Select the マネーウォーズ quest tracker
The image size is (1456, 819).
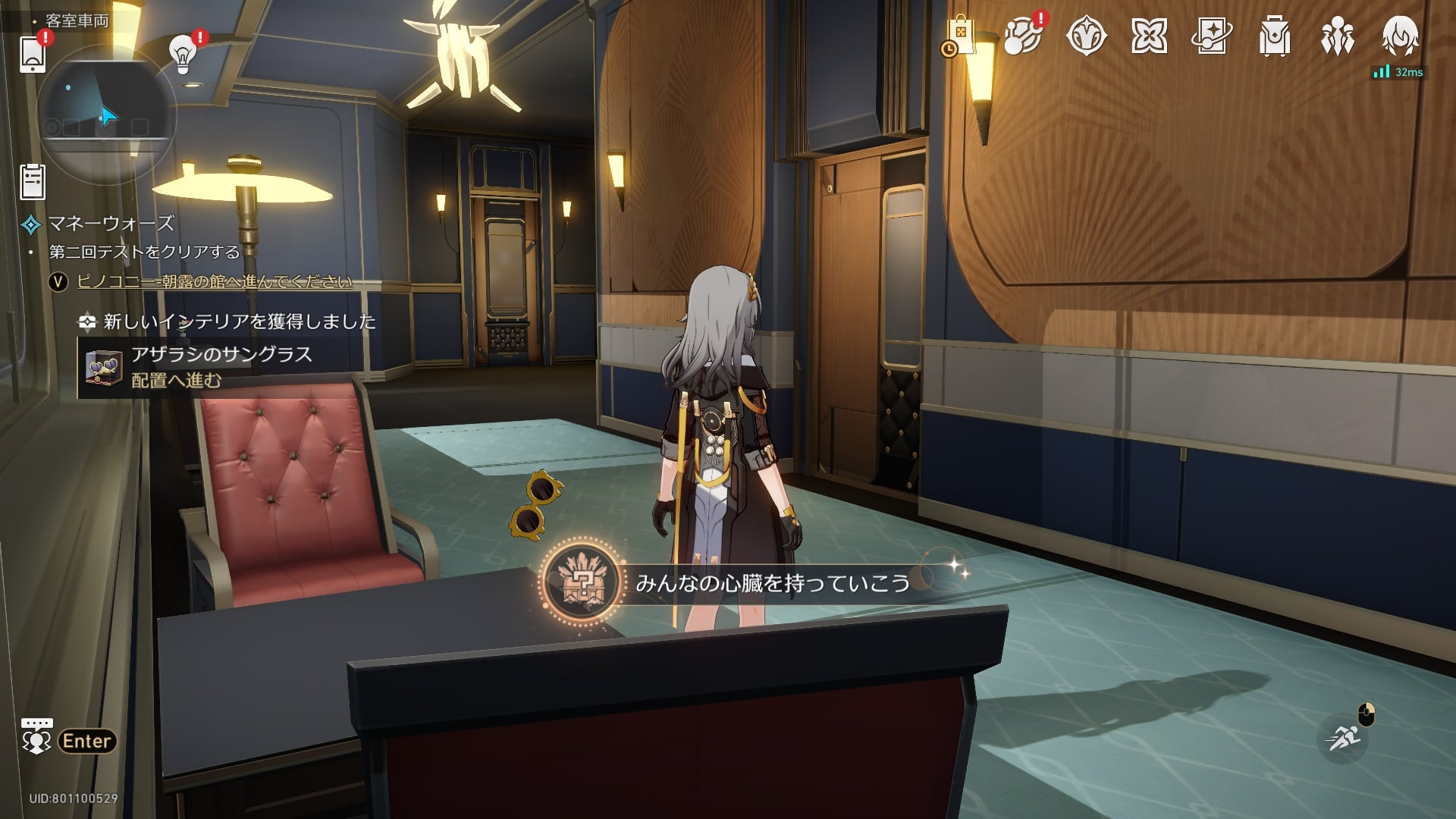111,224
